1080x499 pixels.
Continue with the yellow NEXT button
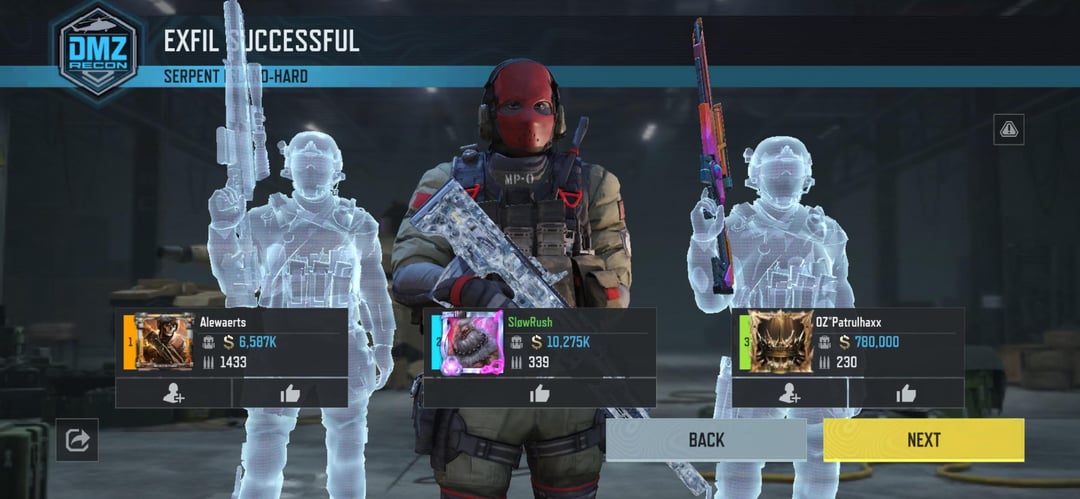[923, 439]
